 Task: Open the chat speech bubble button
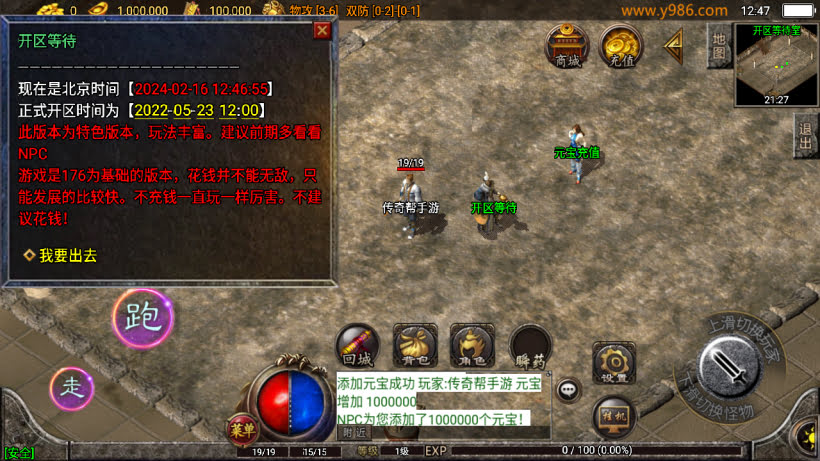pos(569,389)
